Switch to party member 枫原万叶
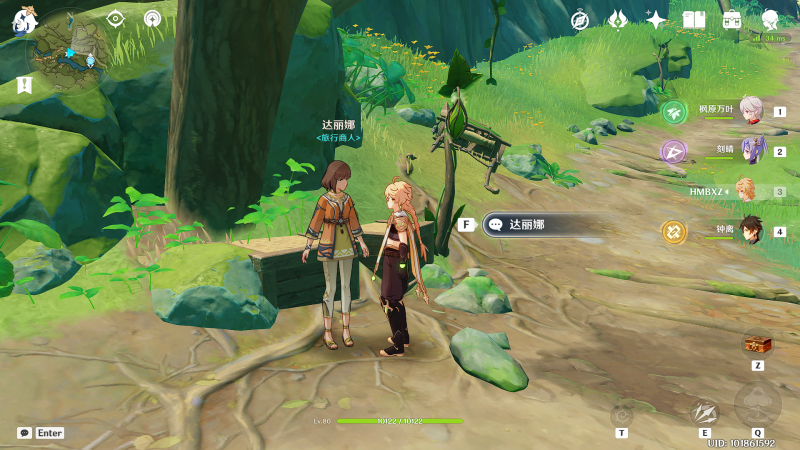800x450 pixels. pyautogui.click(x=750, y=111)
